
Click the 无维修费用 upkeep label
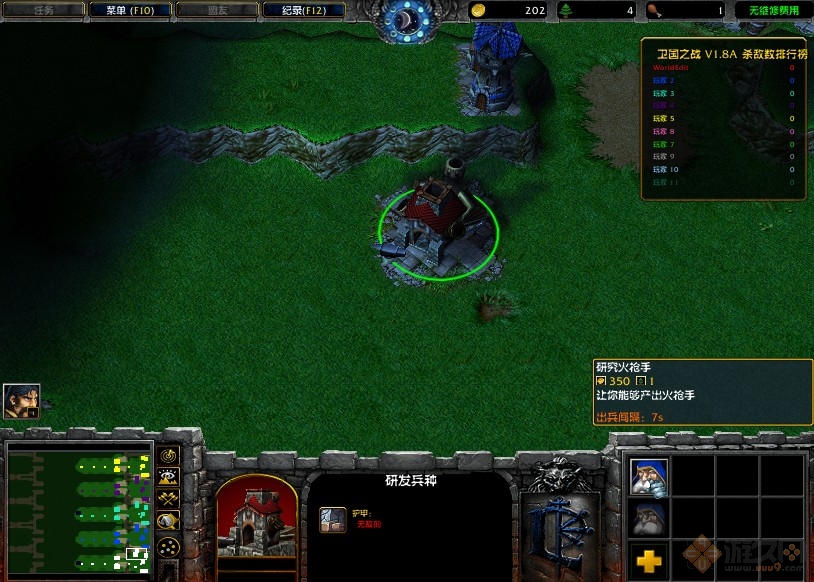(774, 11)
